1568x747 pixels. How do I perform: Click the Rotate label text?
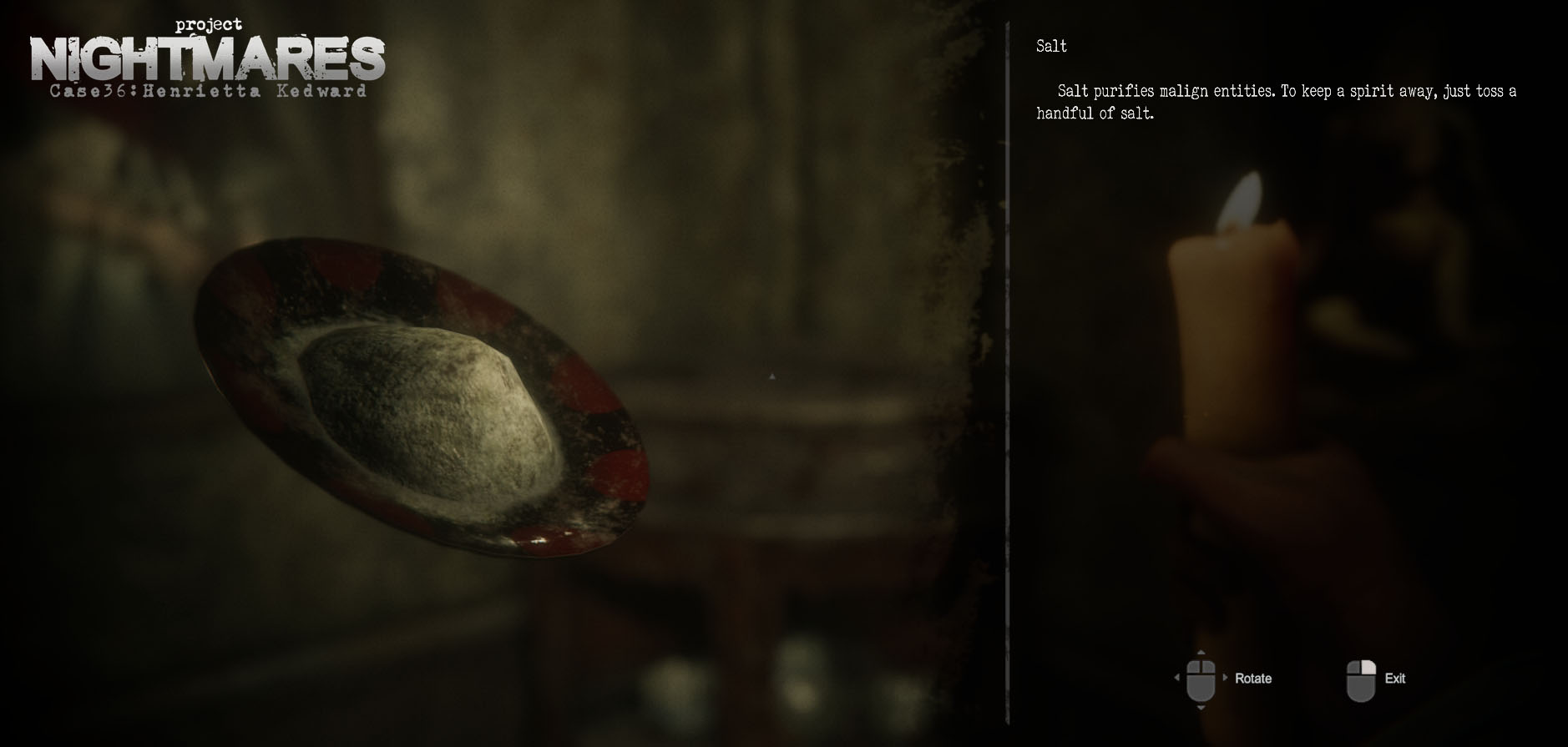tap(1252, 679)
